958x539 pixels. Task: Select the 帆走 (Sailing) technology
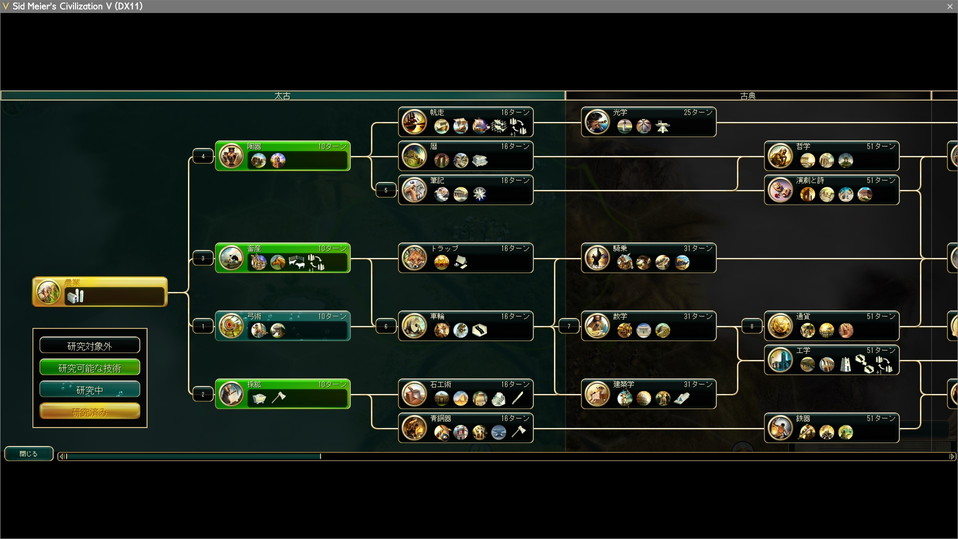click(x=466, y=122)
